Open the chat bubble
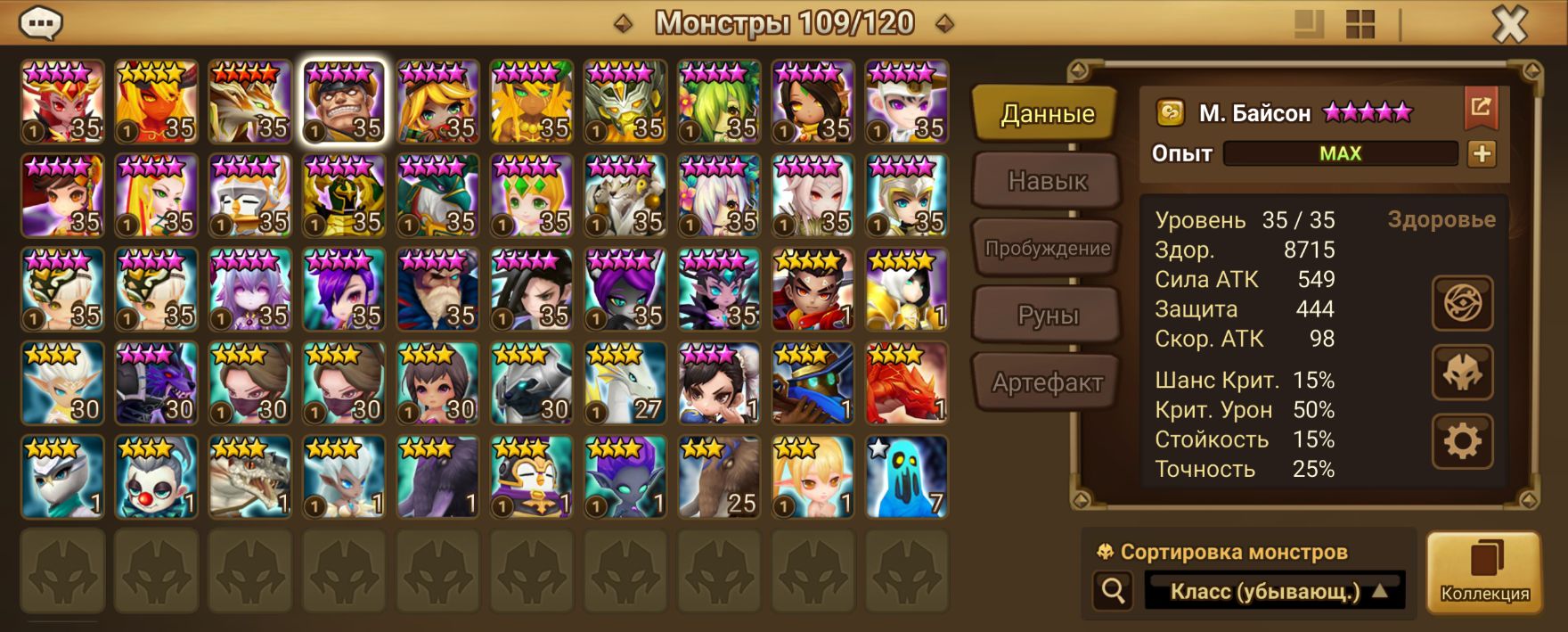The width and height of the screenshot is (1568, 632). [x=41, y=23]
